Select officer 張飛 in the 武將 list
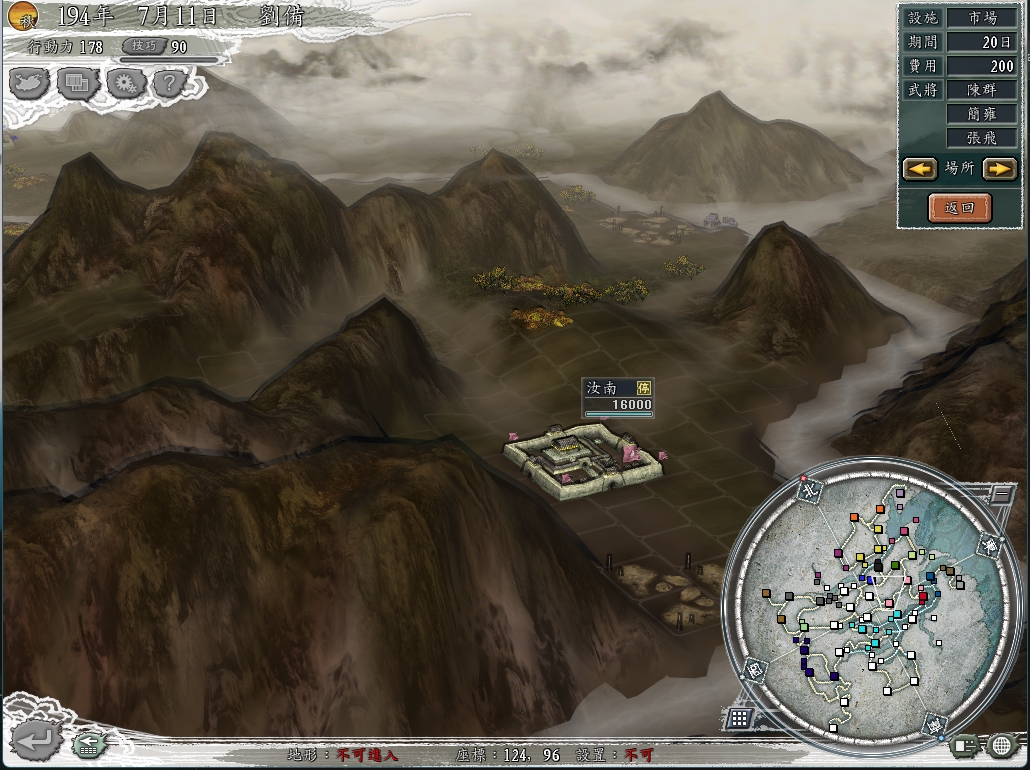The width and height of the screenshot is (1030, 770). point(981,139)
